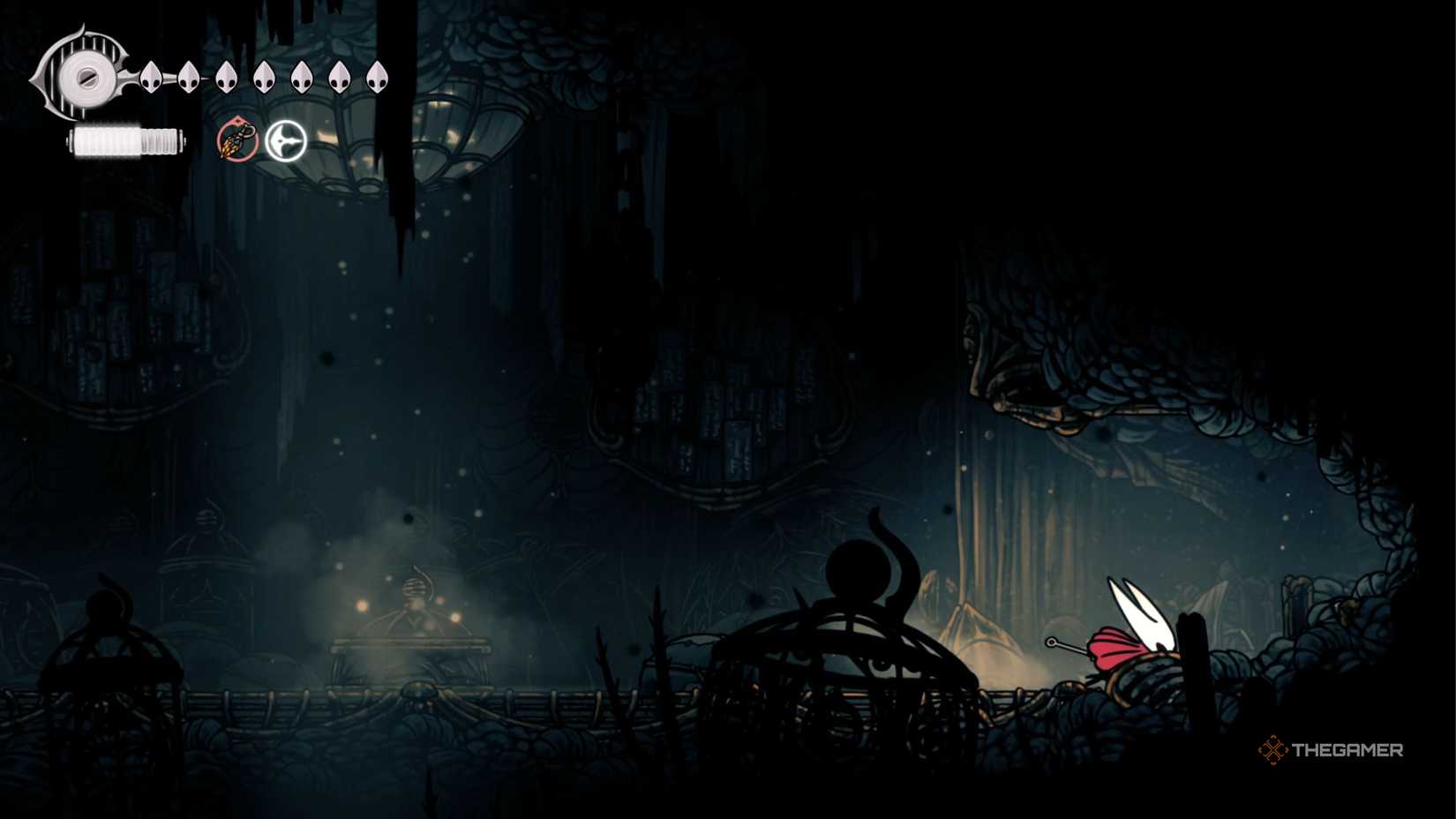The height and width of the screenshot is (819, 1456).
Task: Select the first health mask icon
Action: (x=152, y=78)
